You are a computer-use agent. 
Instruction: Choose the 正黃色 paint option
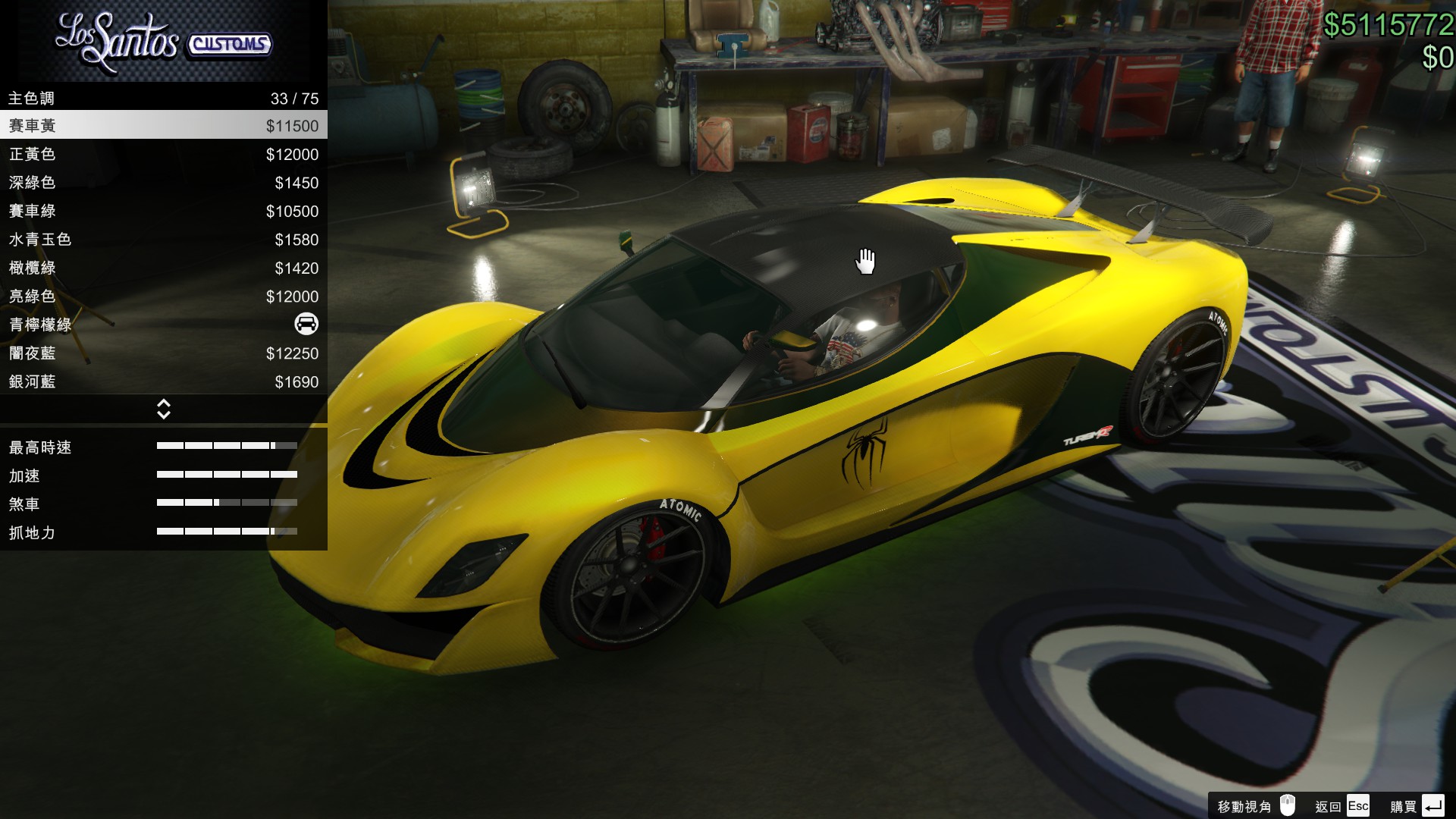click(163, 154)
